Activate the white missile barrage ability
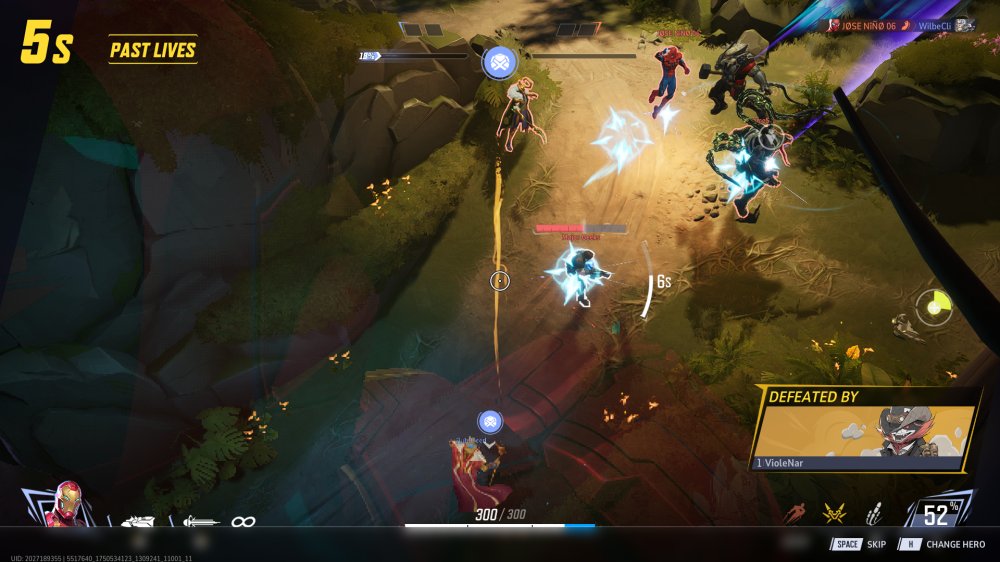 [872, 514]
